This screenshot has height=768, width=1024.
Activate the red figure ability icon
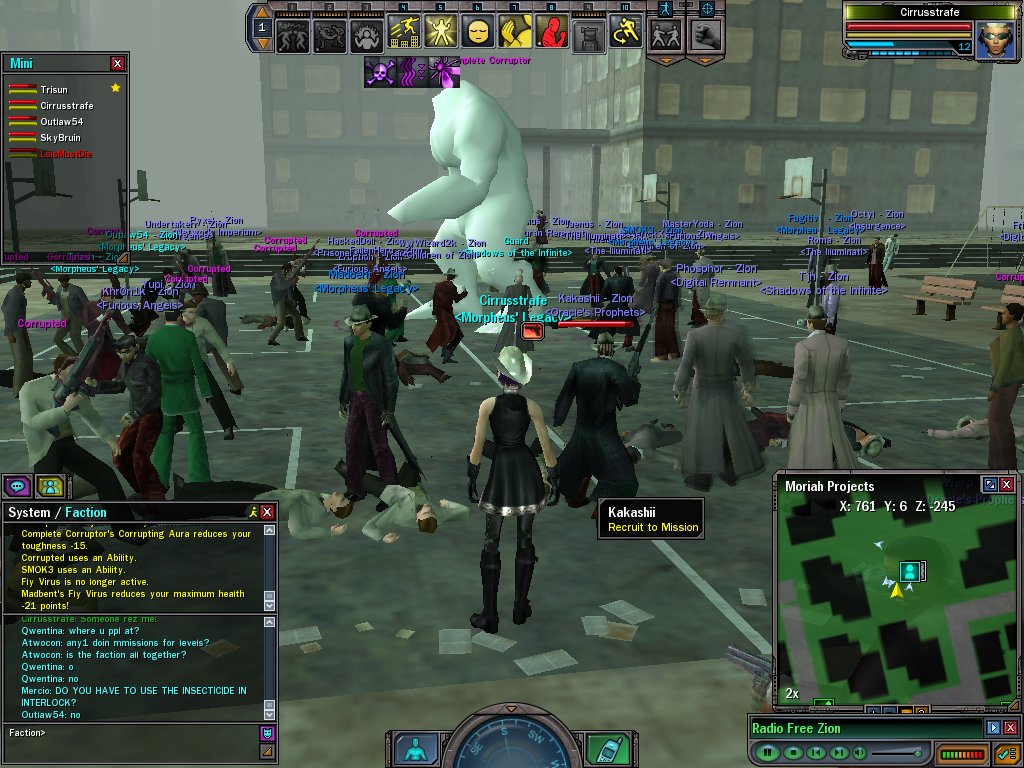[x=551, y=33]
